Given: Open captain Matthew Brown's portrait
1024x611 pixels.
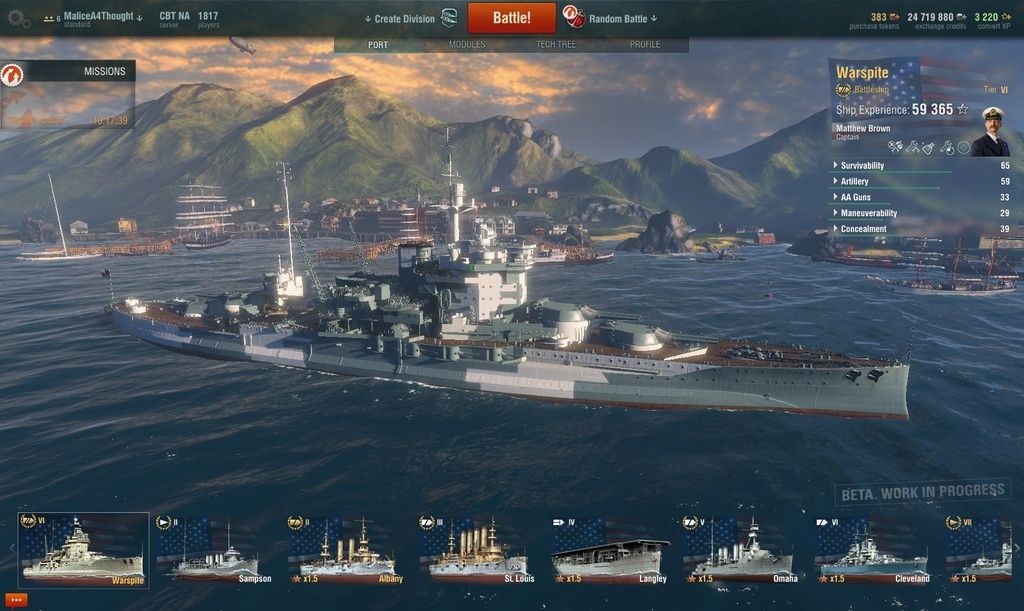Looking at the screenshot, I should [x=990, y=132].
